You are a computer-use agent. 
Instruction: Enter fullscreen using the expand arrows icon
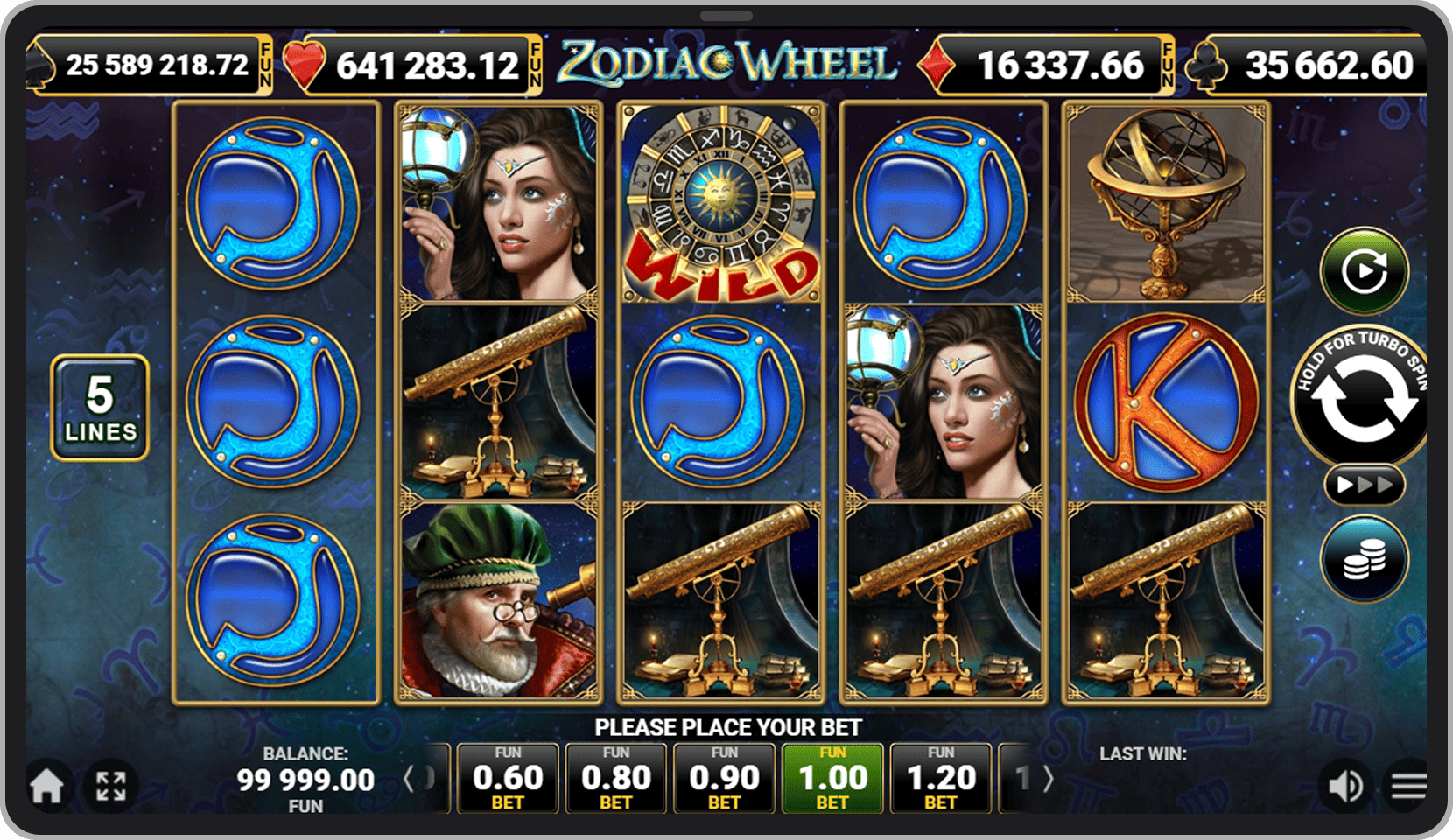(112, 785)
